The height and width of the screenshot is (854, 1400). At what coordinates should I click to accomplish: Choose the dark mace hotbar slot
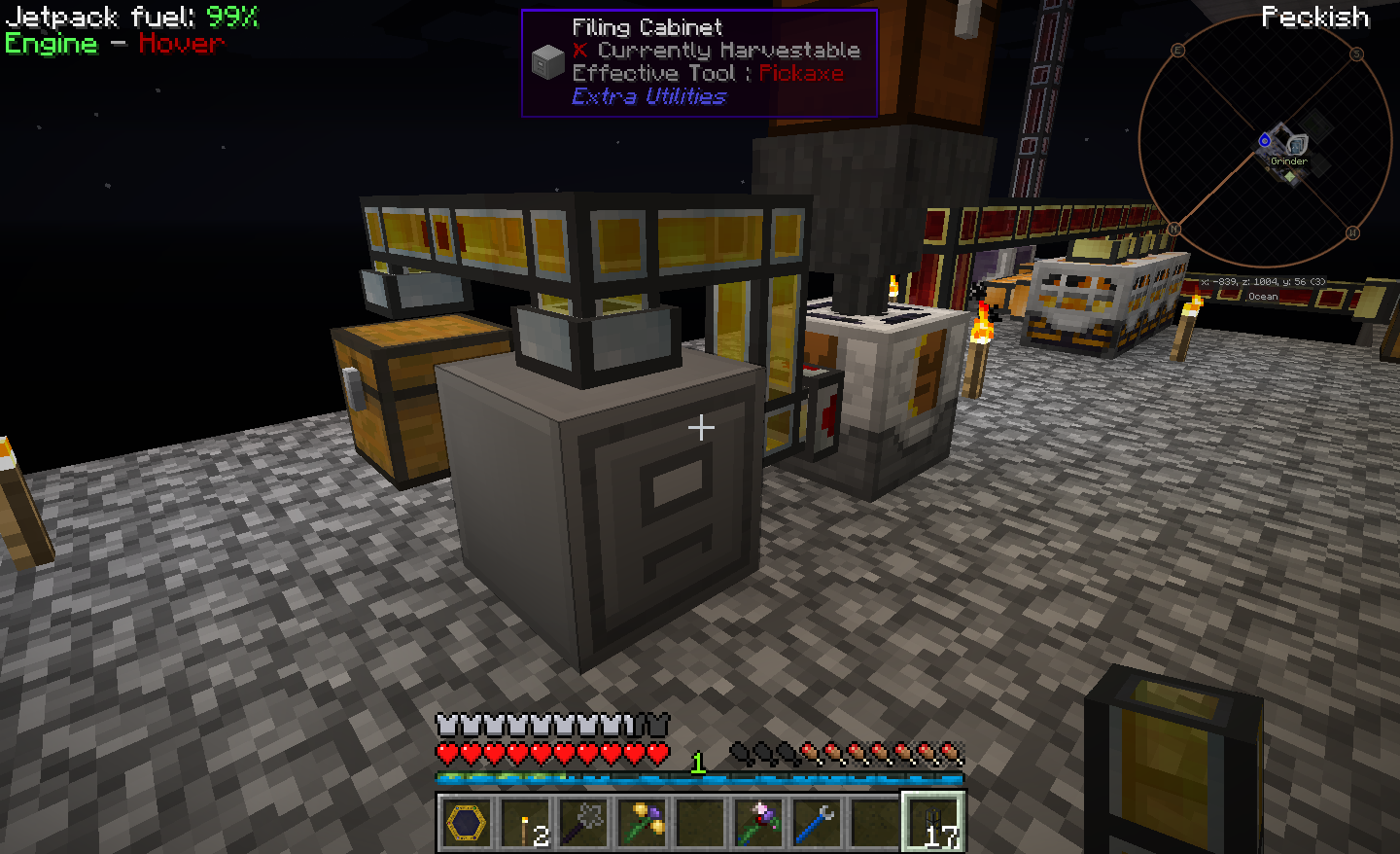(x=583, y=824)
